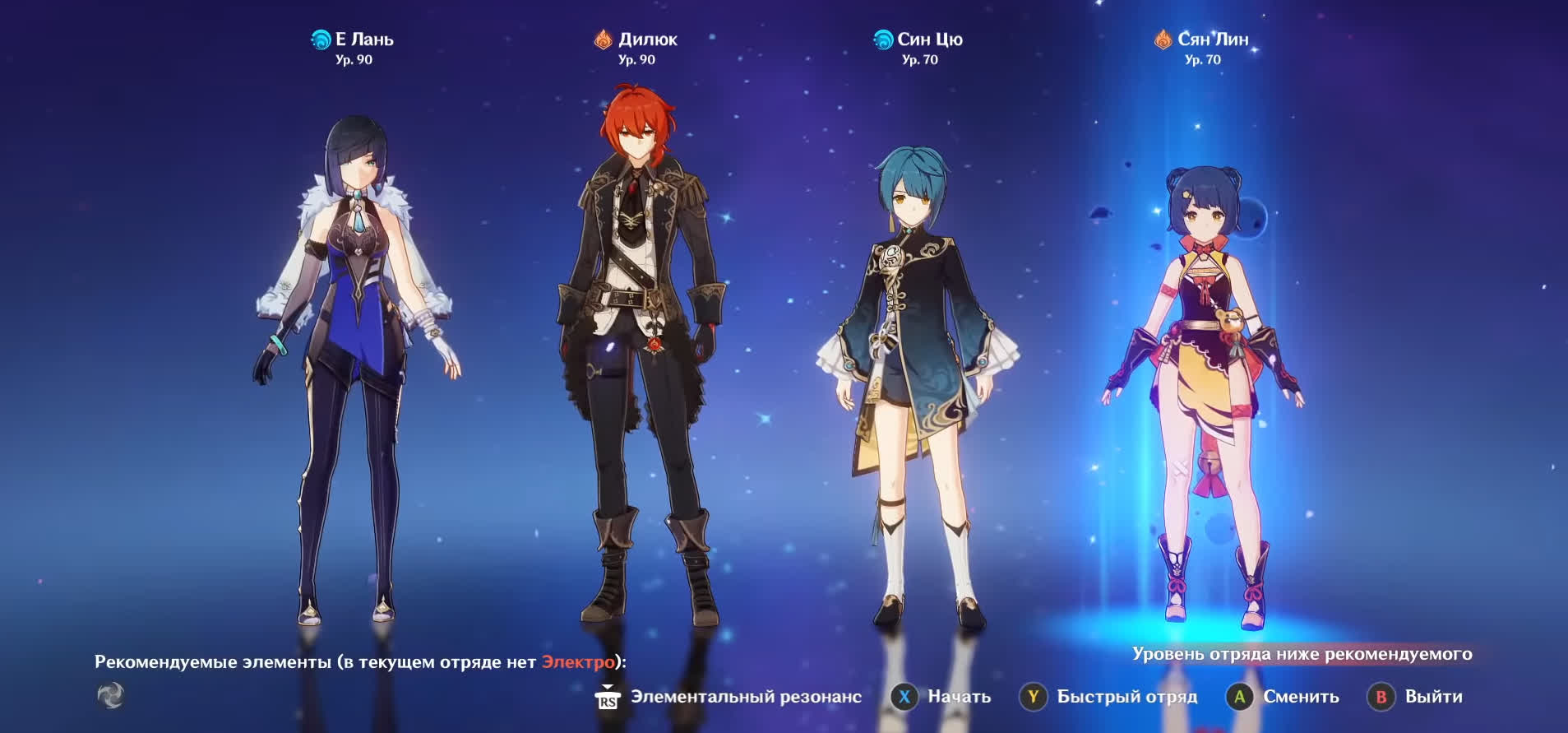Open Элементальный резонанс details
This screenshot has height=733, width=1568.
pyautogui.click(x=728, y=697)
